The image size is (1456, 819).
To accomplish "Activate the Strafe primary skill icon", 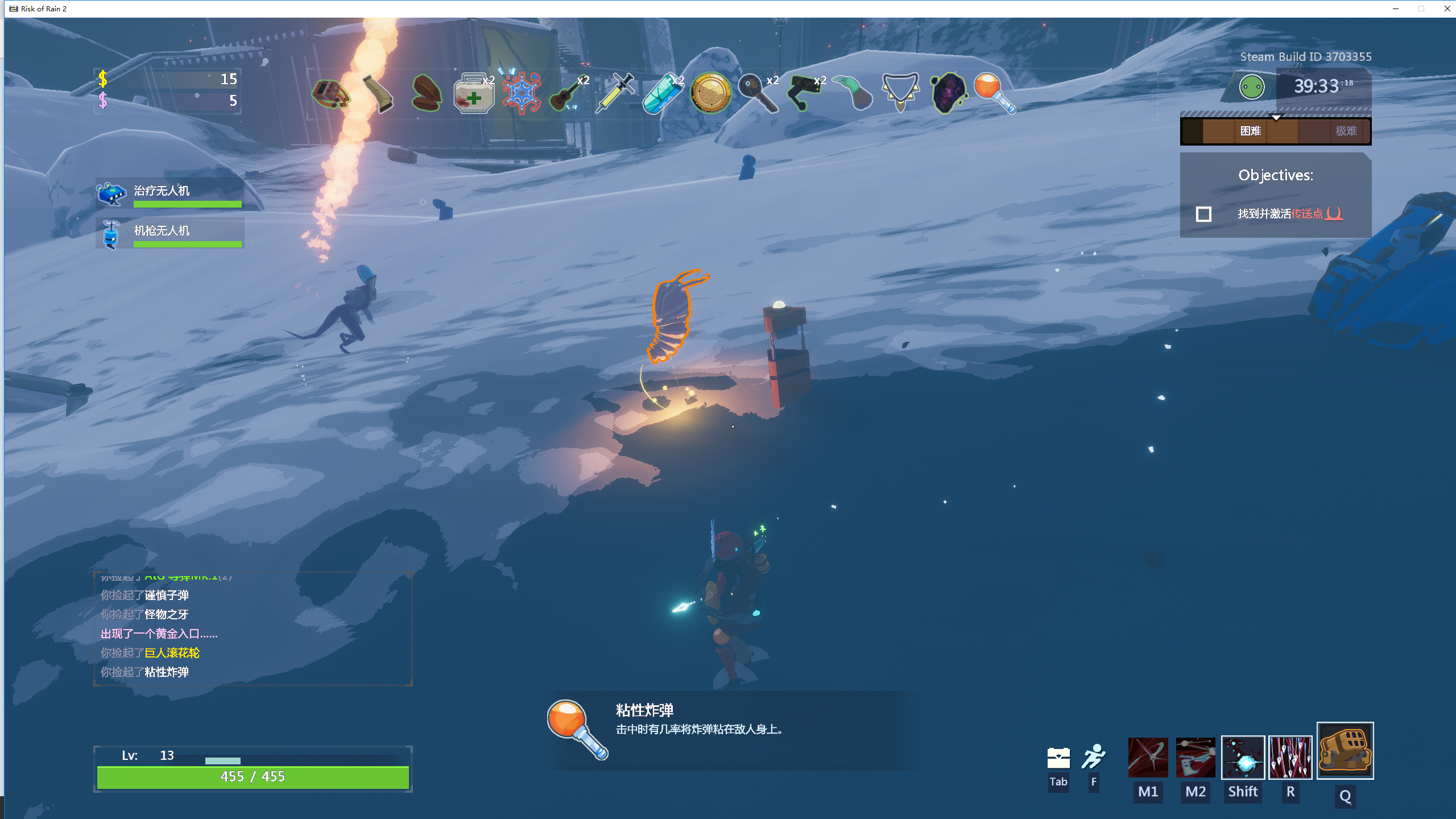I will 1148,758.
